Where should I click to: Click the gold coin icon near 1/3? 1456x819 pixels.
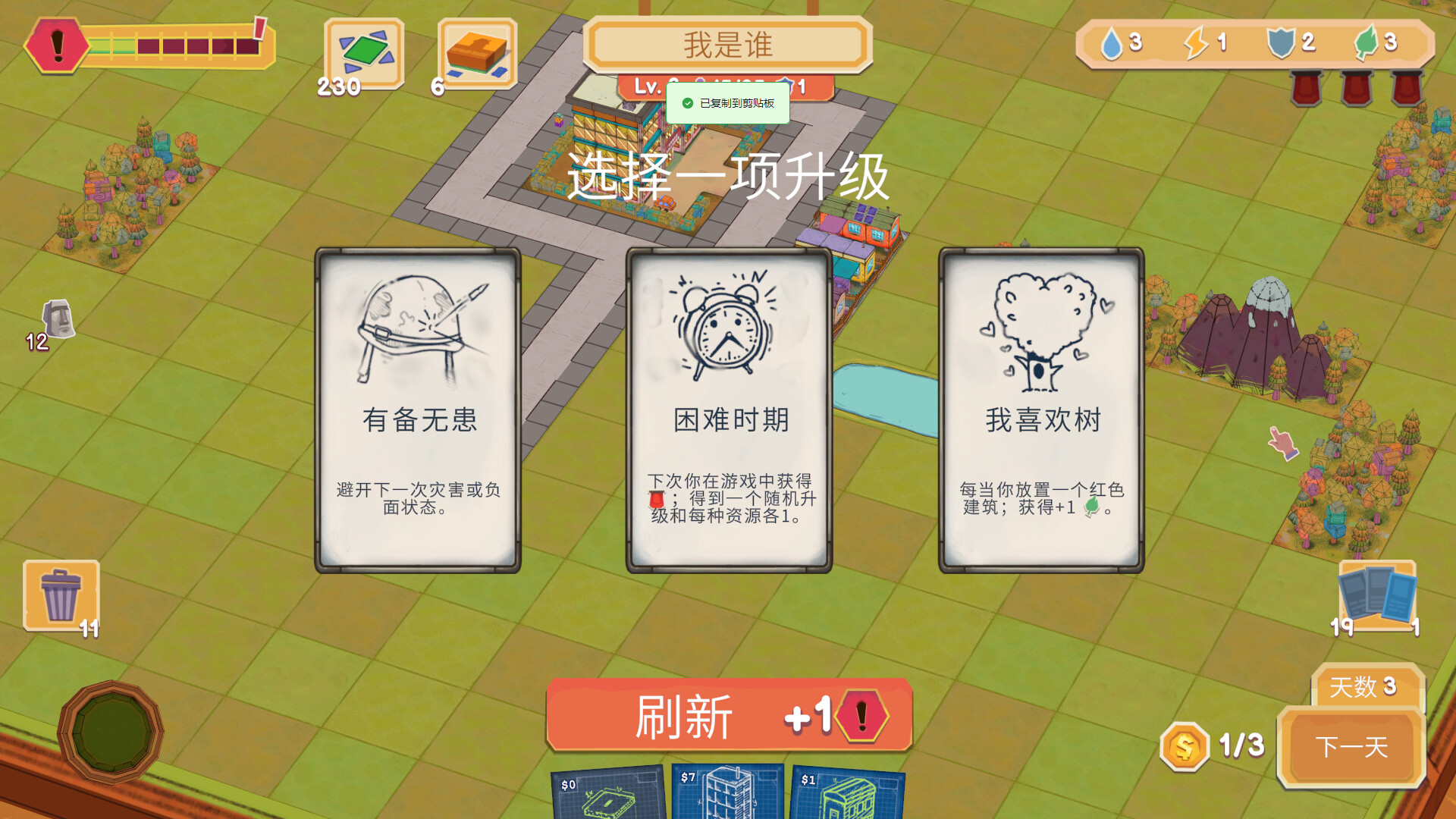[1184, 747]
